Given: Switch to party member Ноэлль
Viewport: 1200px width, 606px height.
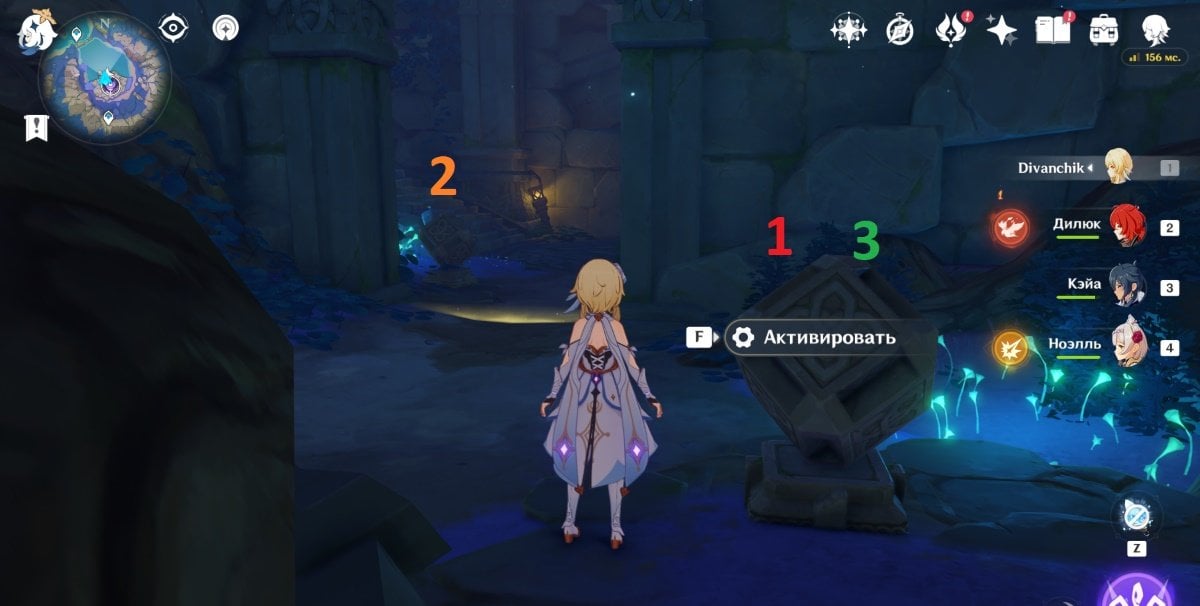Looking at the screenshot, I should point(1126,347).
